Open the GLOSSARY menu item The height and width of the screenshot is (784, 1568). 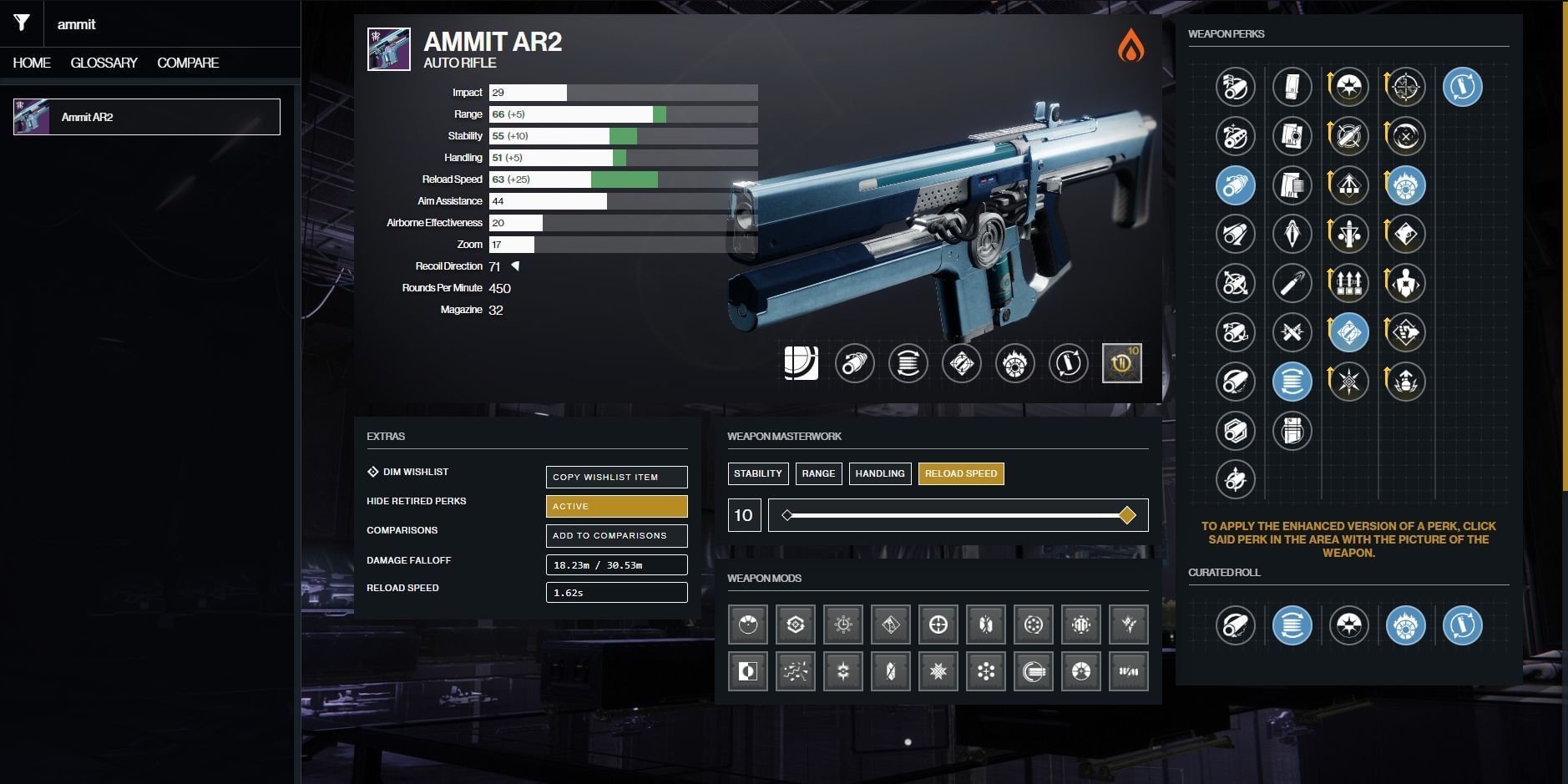[x=105, y=62]
